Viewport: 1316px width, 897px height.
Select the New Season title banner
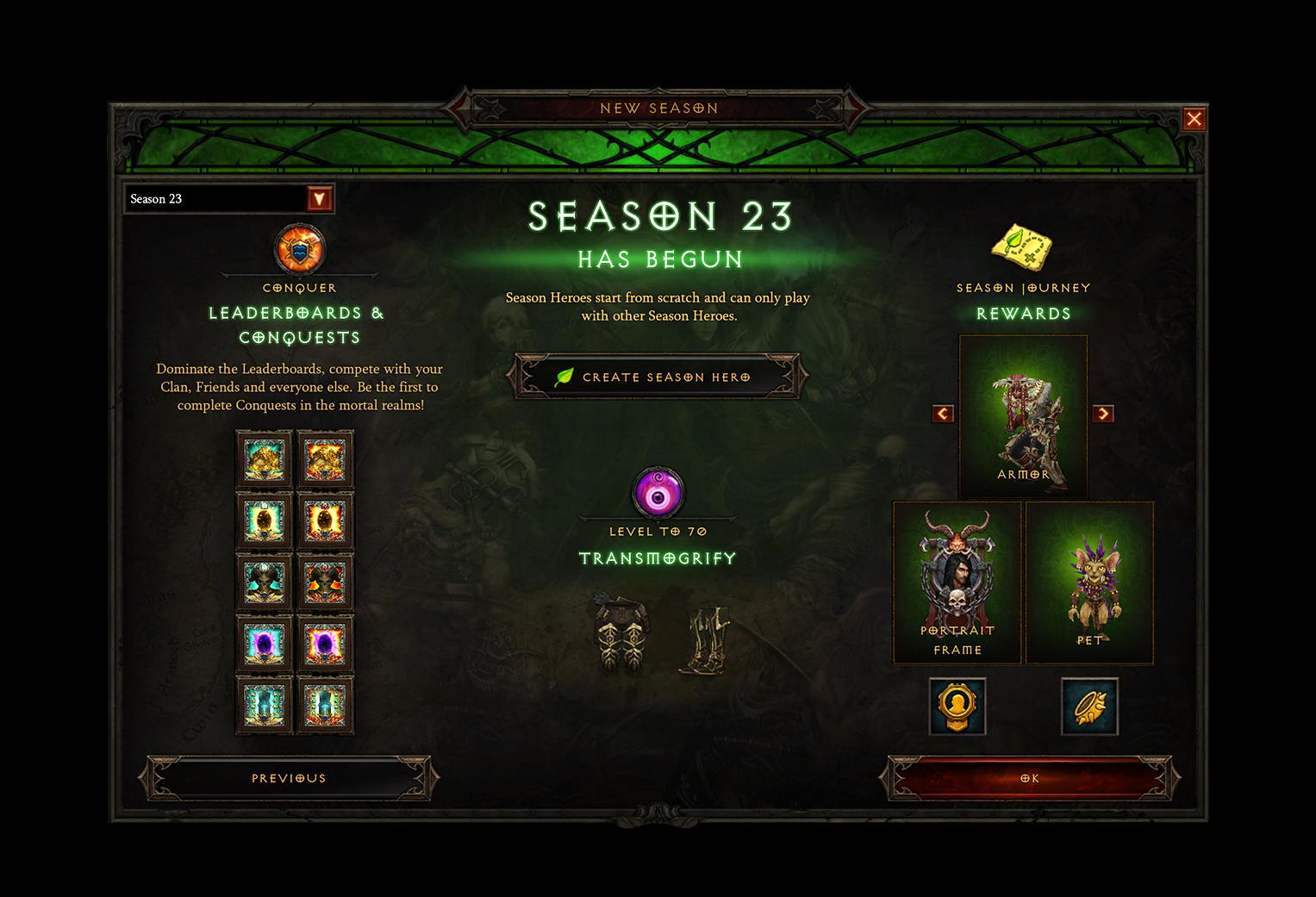tap(659, 108)
